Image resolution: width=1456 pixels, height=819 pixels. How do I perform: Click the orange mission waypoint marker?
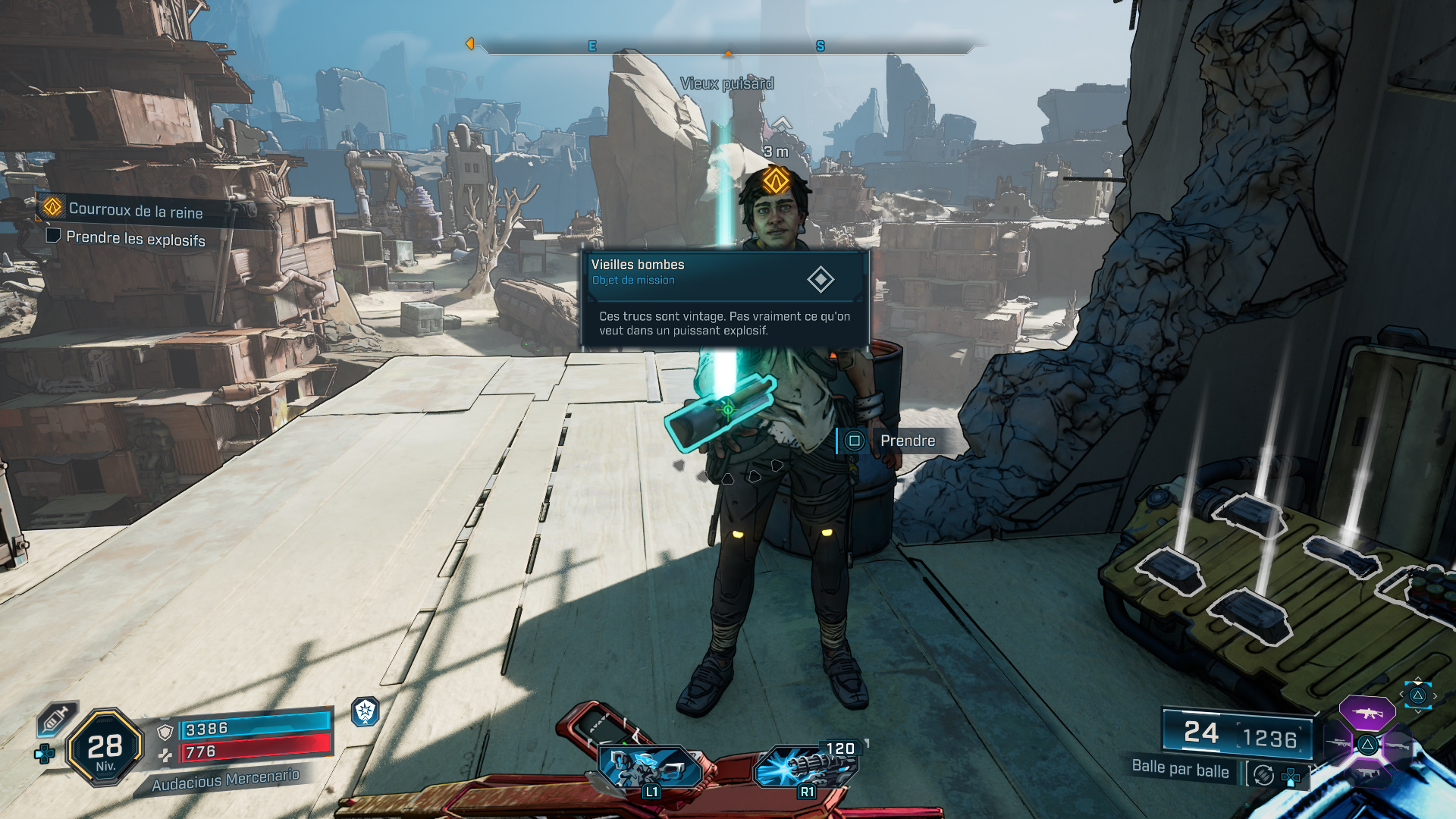[x=776, y=180]
